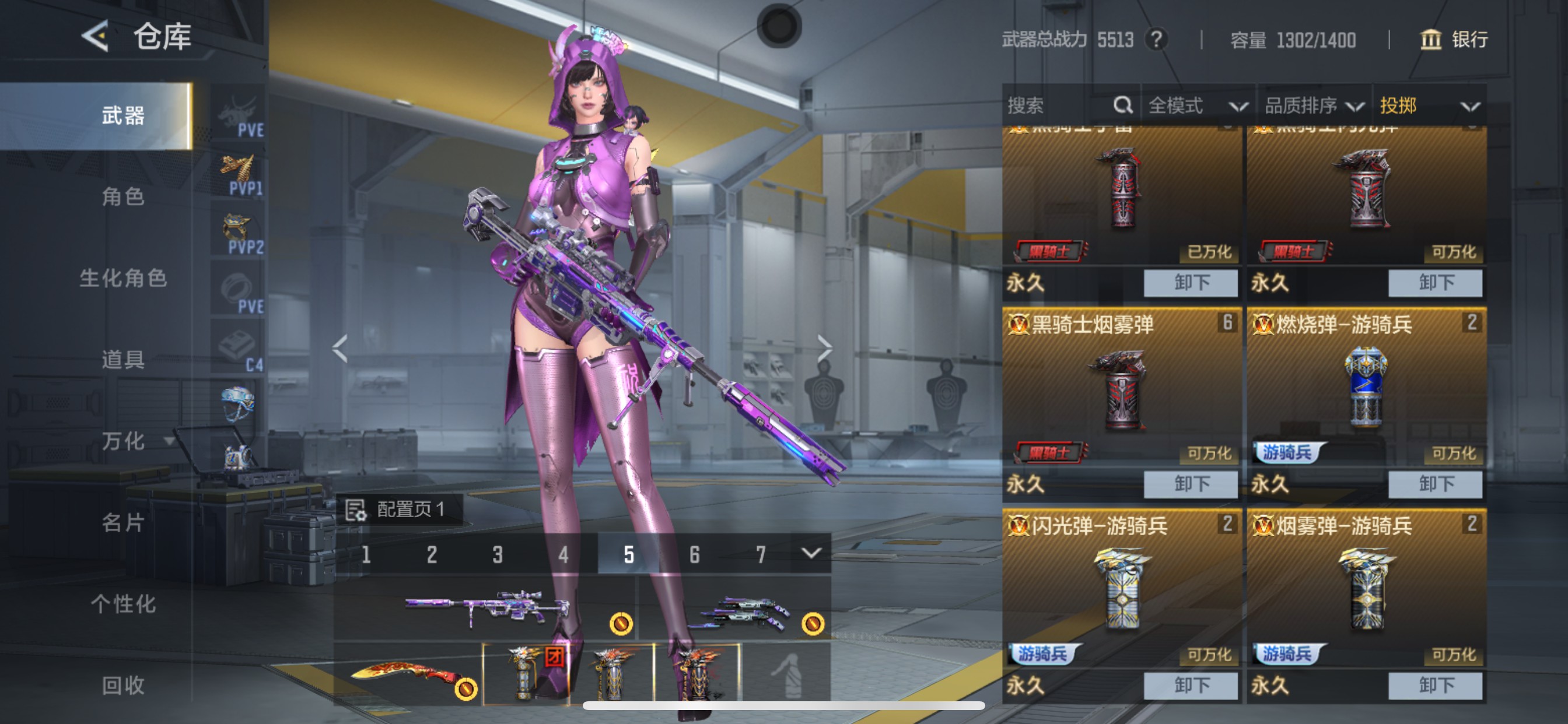The image size is (1568, 724).
Task: Switch to the PVP1 loadout tab
Action: 240,175
